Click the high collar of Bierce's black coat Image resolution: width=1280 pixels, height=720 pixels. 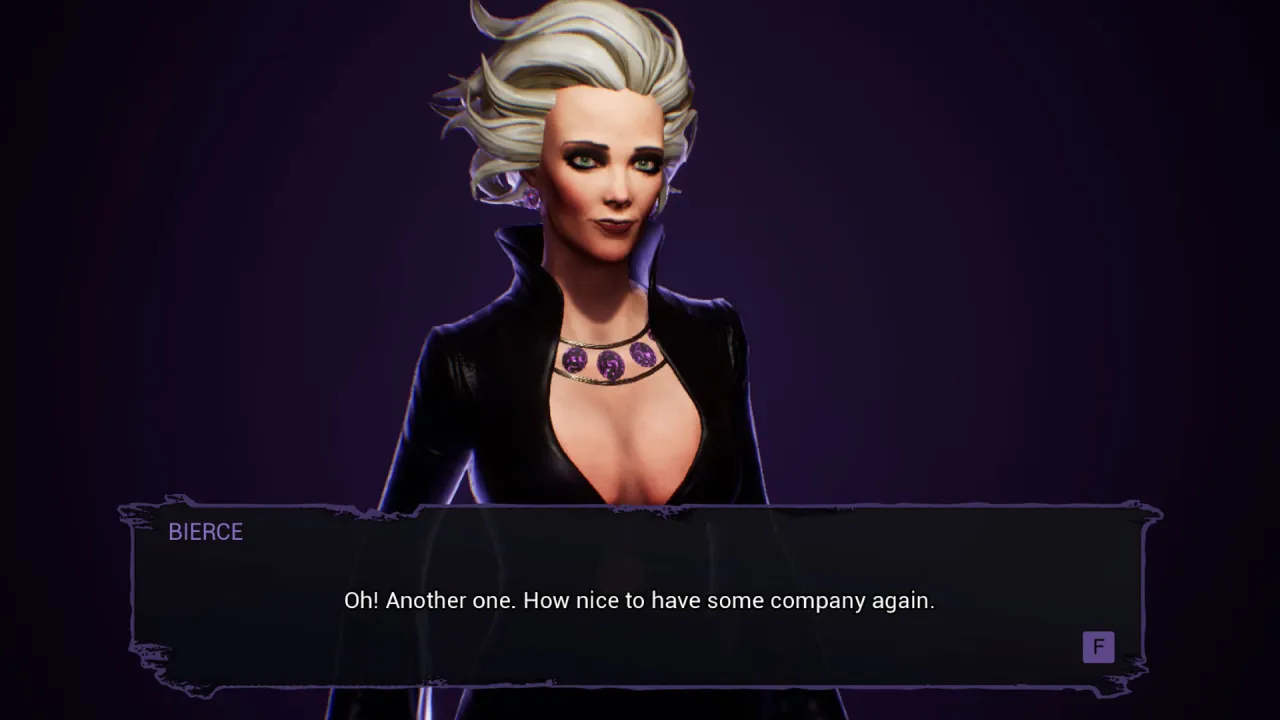[x=655, y=265]
